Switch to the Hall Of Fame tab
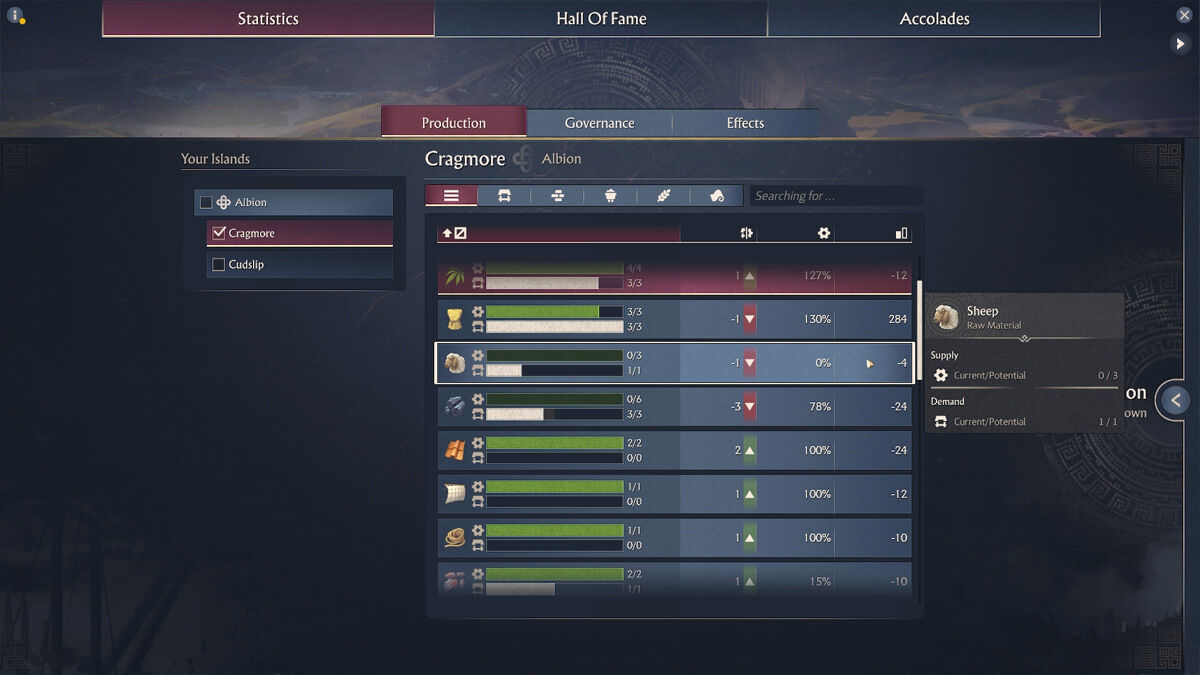1200x675 pixels. (601, 19)
